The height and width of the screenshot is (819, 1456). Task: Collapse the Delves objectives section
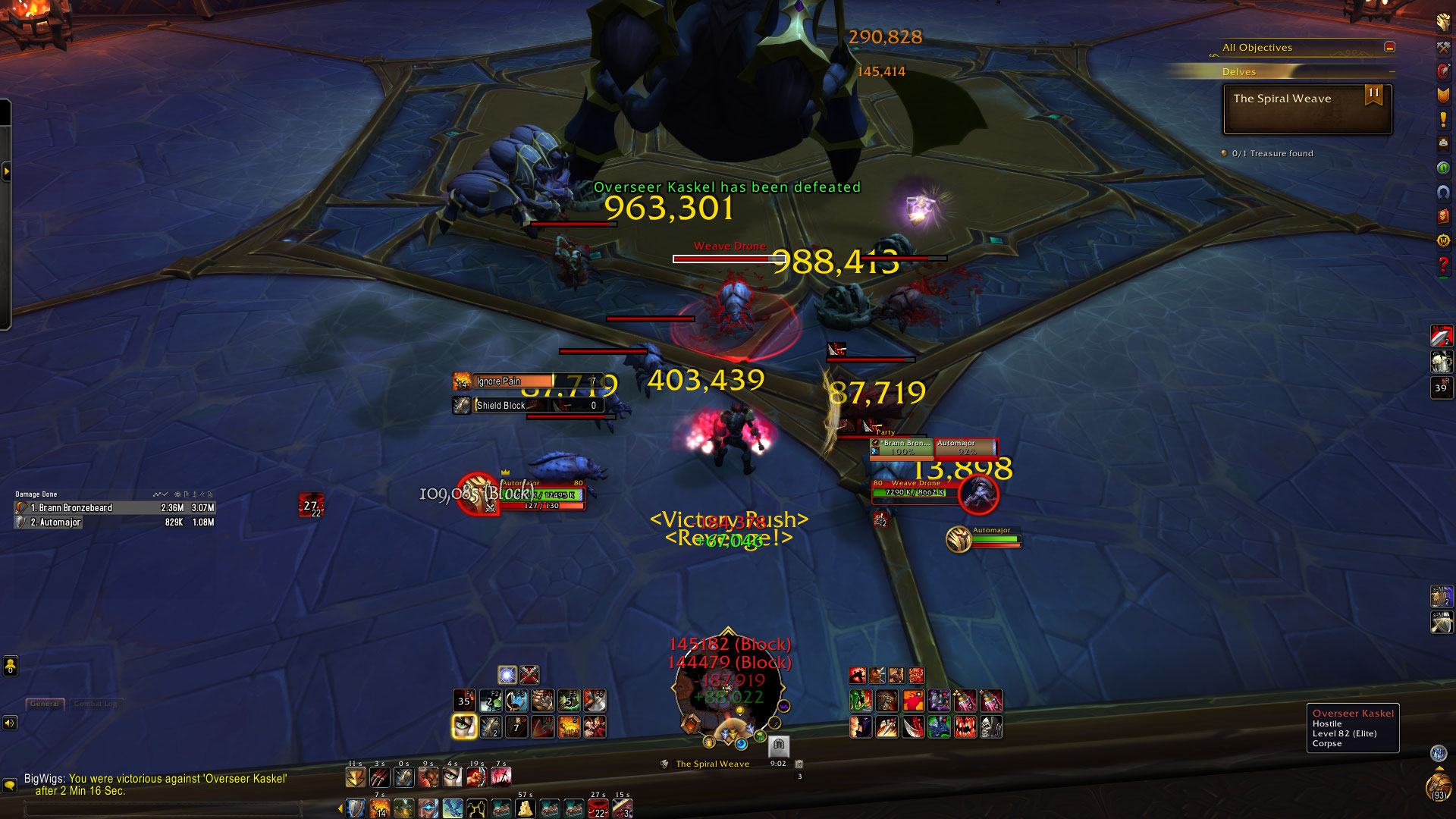point(1392,72)
